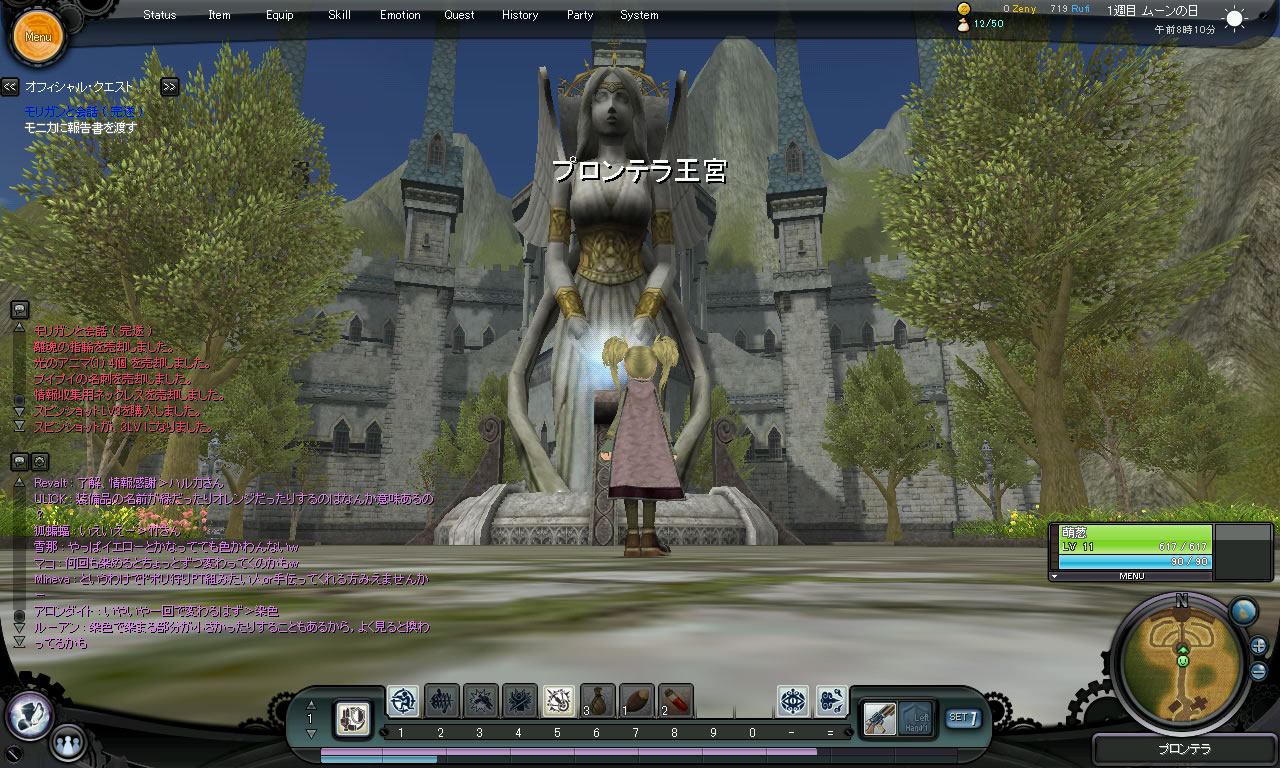Use the brown sack item in slot 6
This screenshot has width=1280, height=768.
coord(598,701)
